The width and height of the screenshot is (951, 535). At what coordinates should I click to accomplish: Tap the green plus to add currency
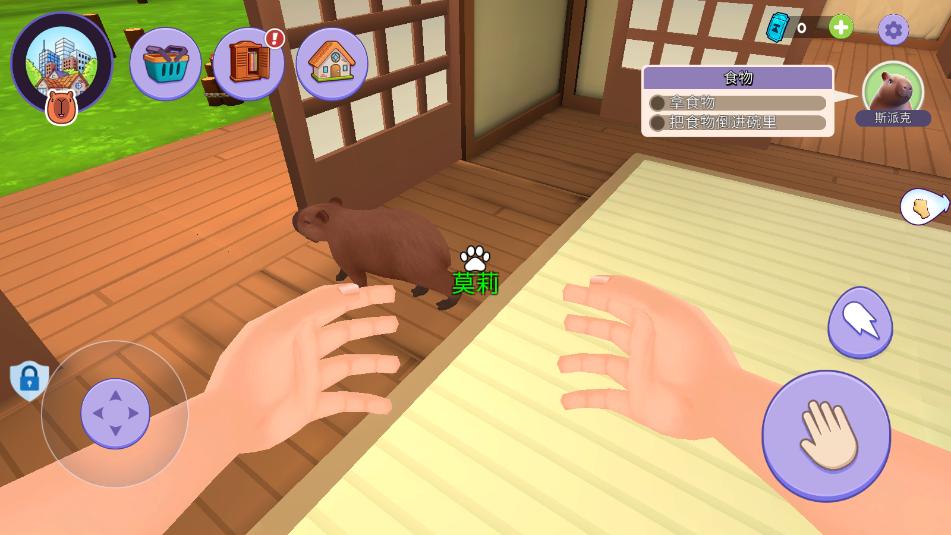click(841, 27)
